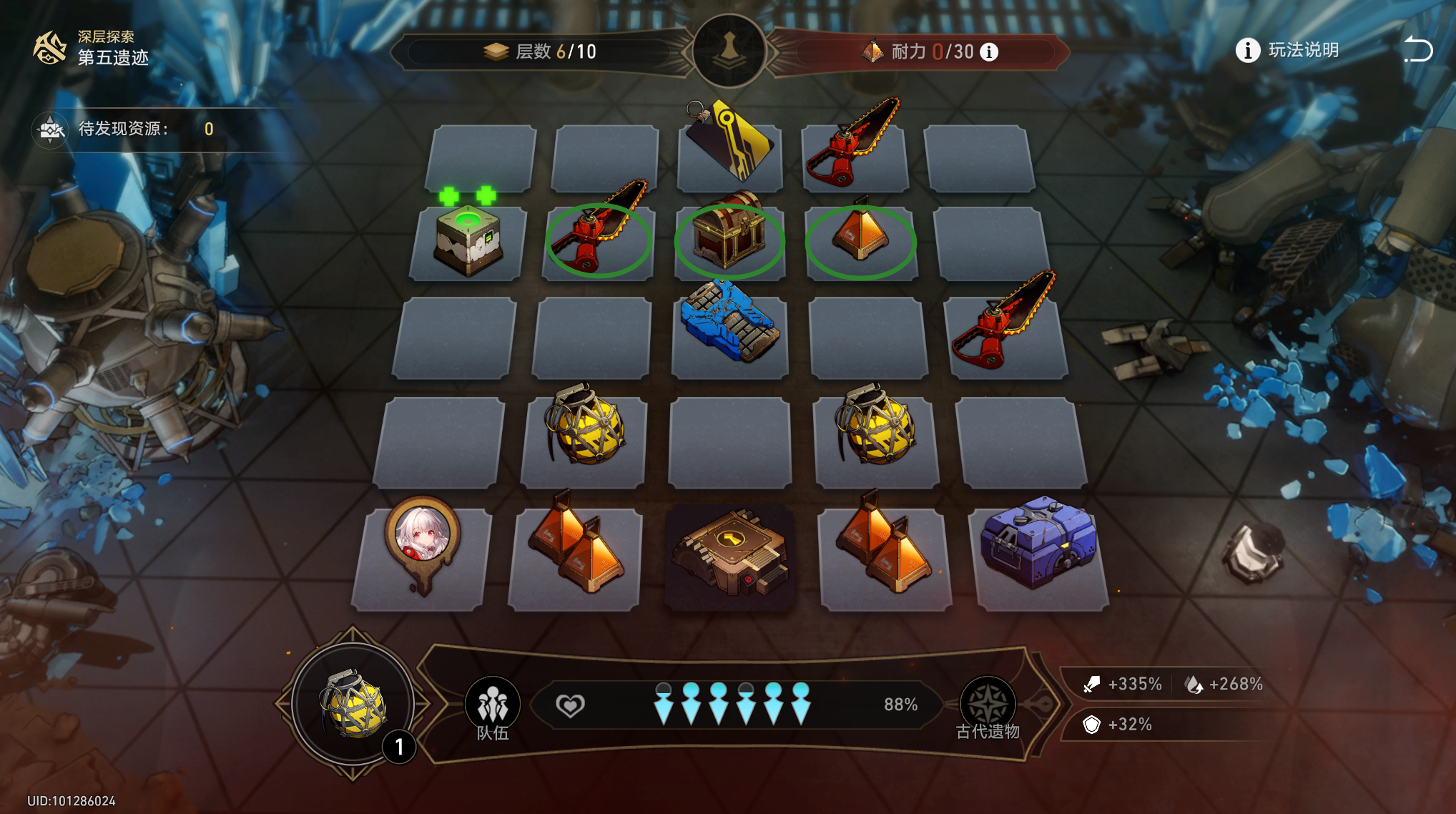This screenshot has height=814, width=1456.
Task: Use the grenade item in the round slot
Action: 353,705
